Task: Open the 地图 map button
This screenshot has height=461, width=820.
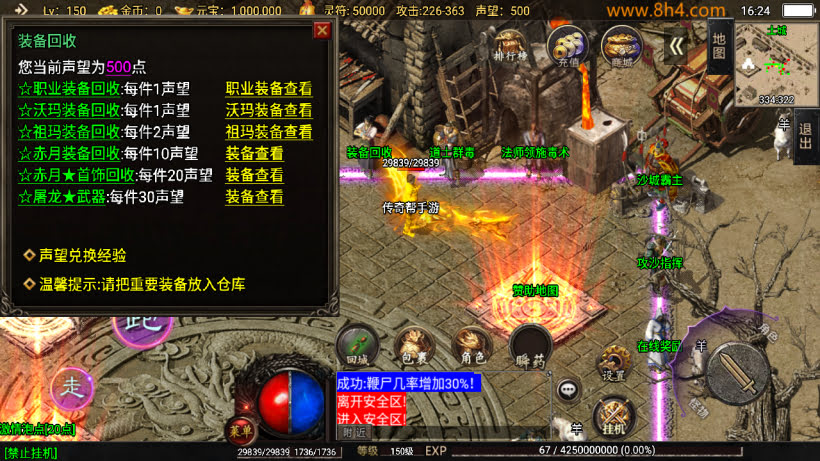Action: (x=719, y=46)
